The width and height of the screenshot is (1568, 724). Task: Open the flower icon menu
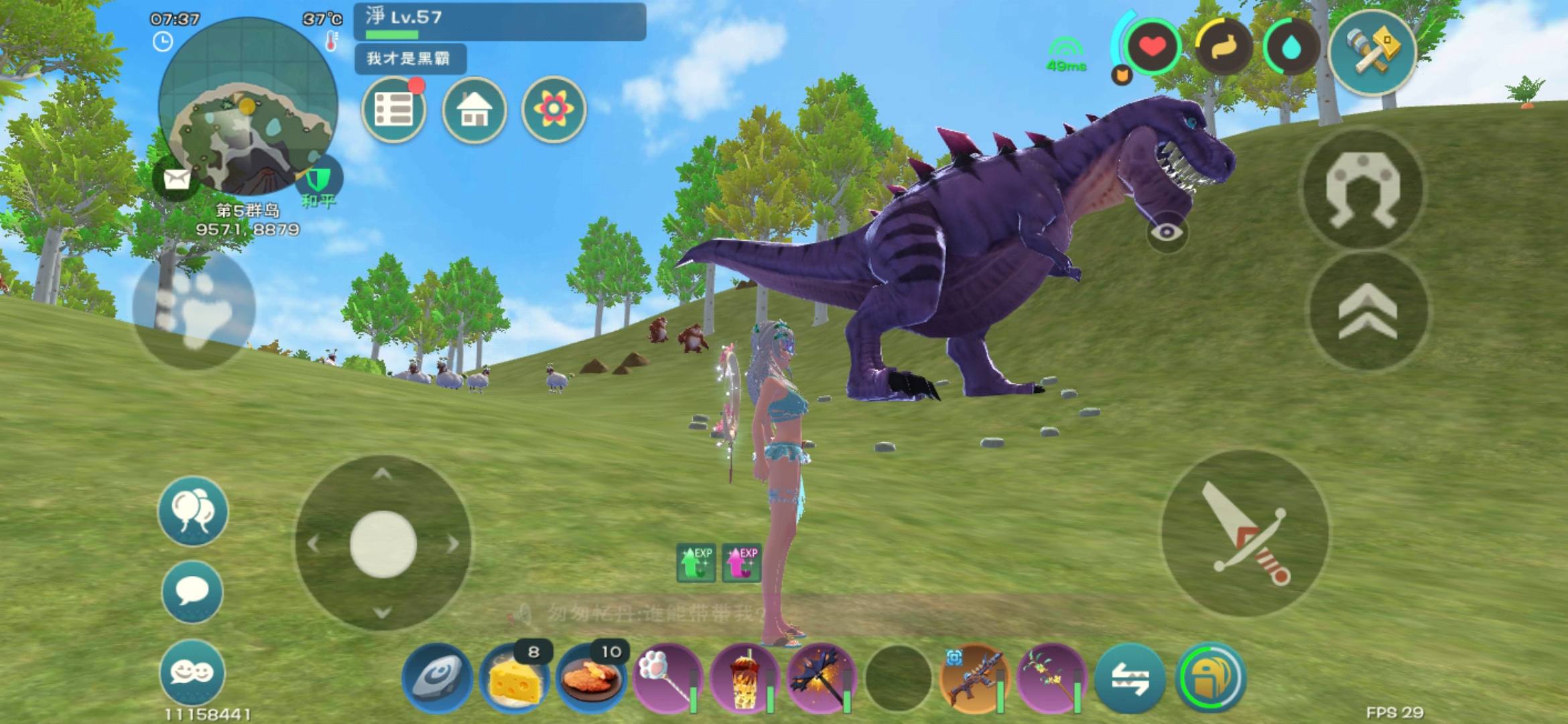553,110
